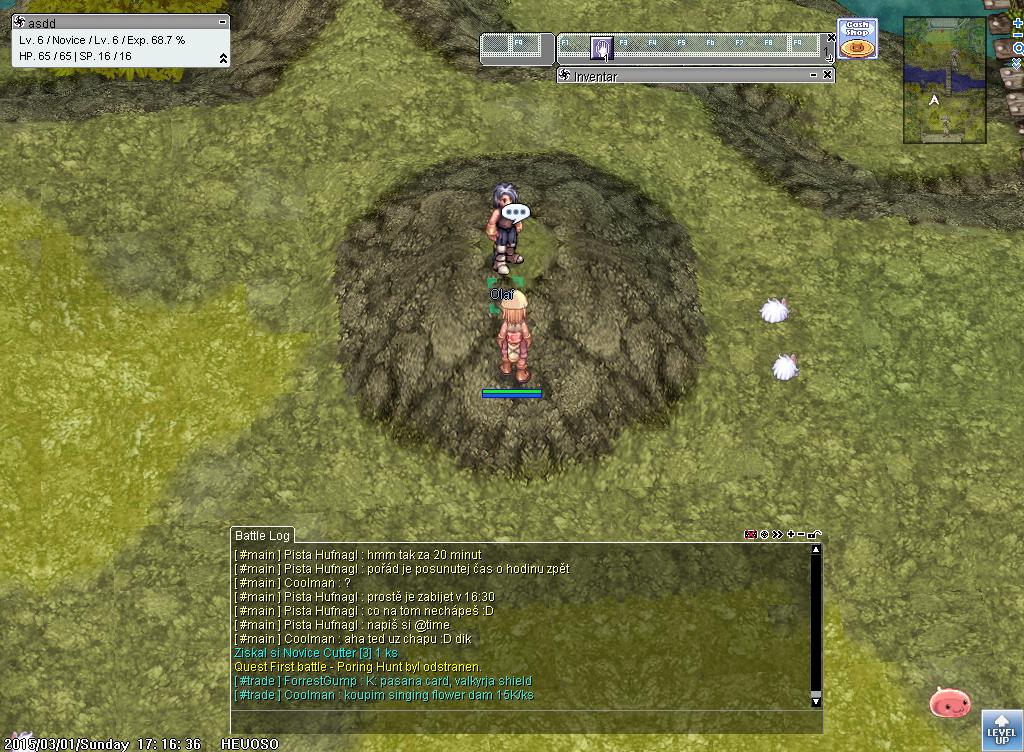Open the Cash Shop
Image resolution: width=1024 pixels, height=752 pixels.
(857, 38)
